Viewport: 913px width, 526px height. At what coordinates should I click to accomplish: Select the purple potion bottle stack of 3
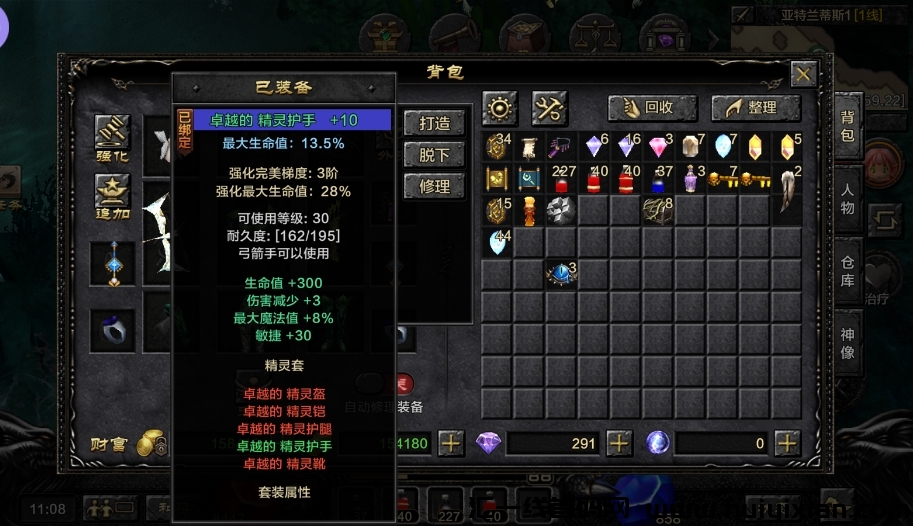click(691, 180)
